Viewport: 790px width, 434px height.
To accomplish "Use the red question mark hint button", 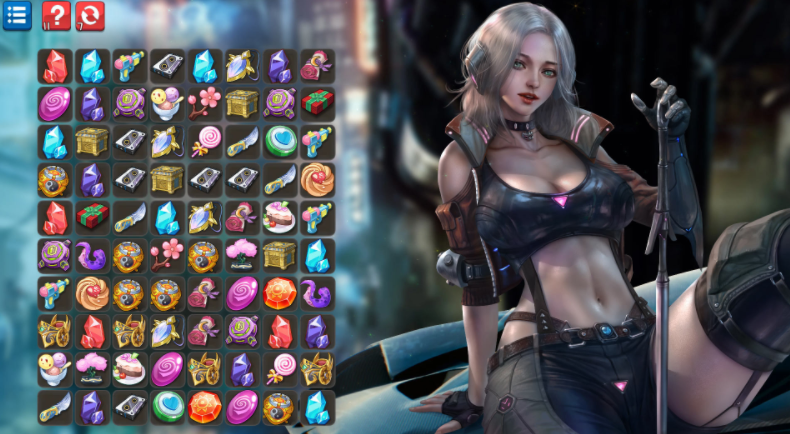I will pyautogui.click(x=56, y=15).
